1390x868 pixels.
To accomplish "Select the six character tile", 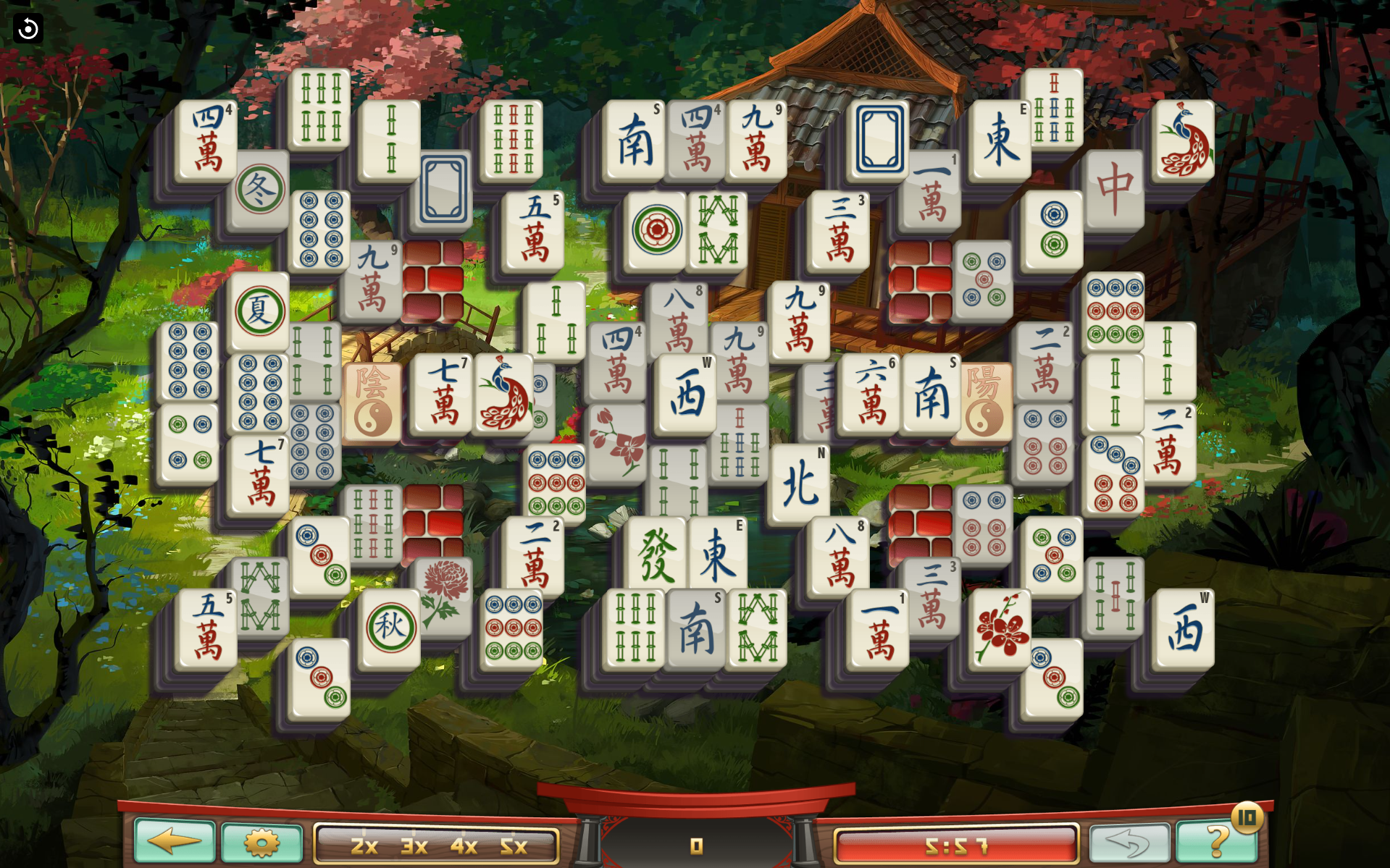I will pyautogui.click(x=870, y=395).
